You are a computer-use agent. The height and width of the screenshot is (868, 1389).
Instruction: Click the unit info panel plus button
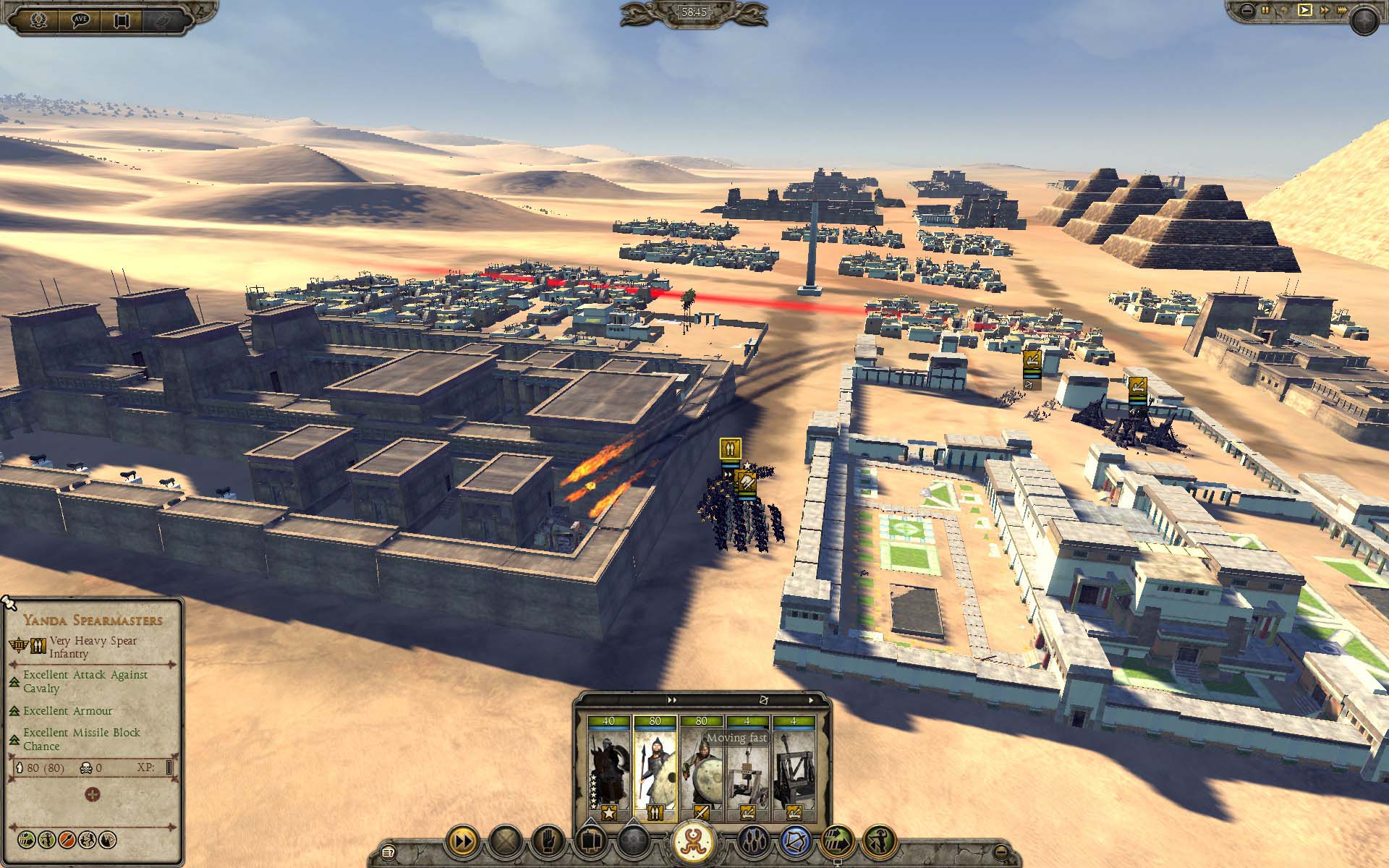[93, 795]
